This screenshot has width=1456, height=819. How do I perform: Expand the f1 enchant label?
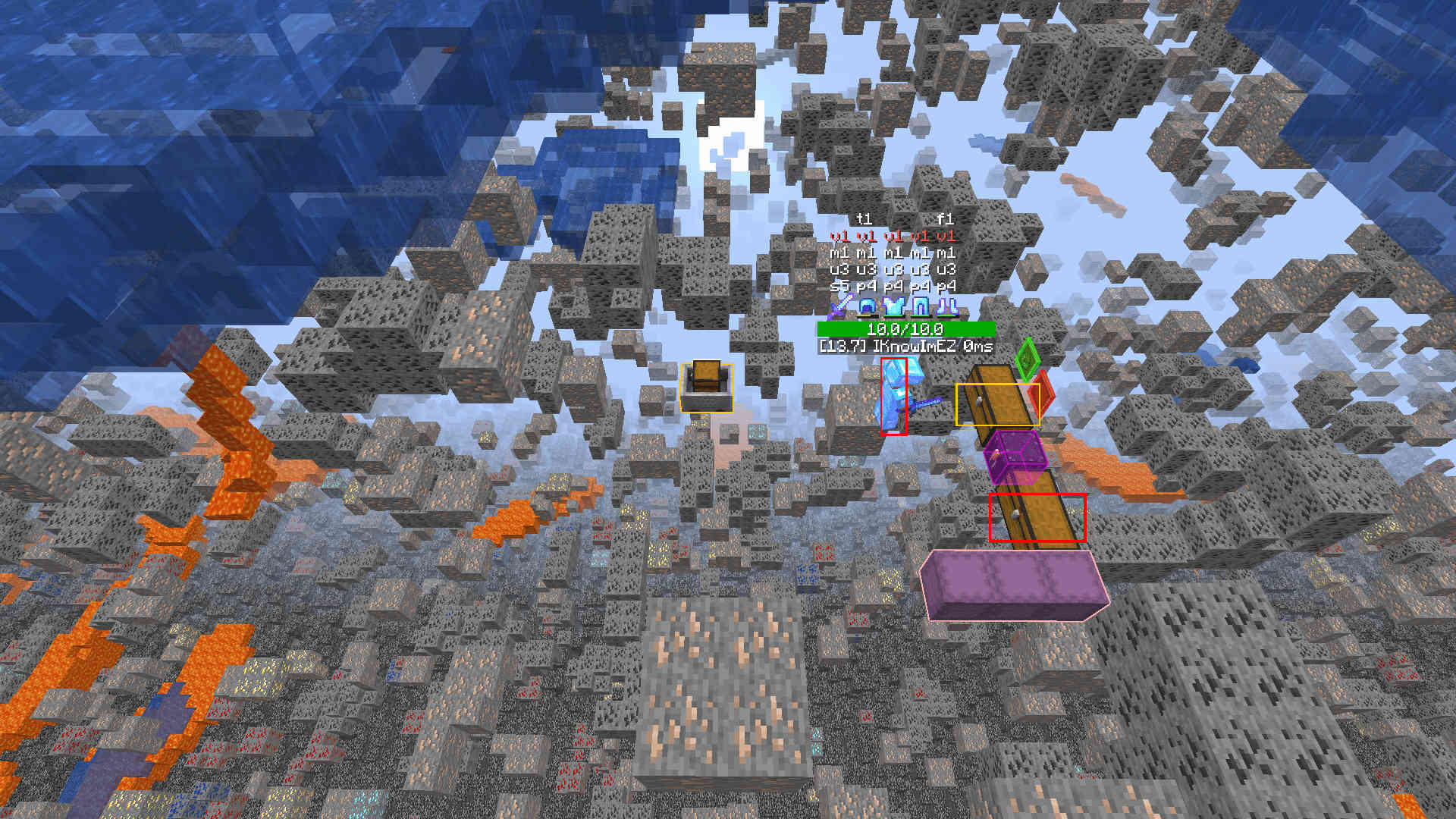click(946, 219)
